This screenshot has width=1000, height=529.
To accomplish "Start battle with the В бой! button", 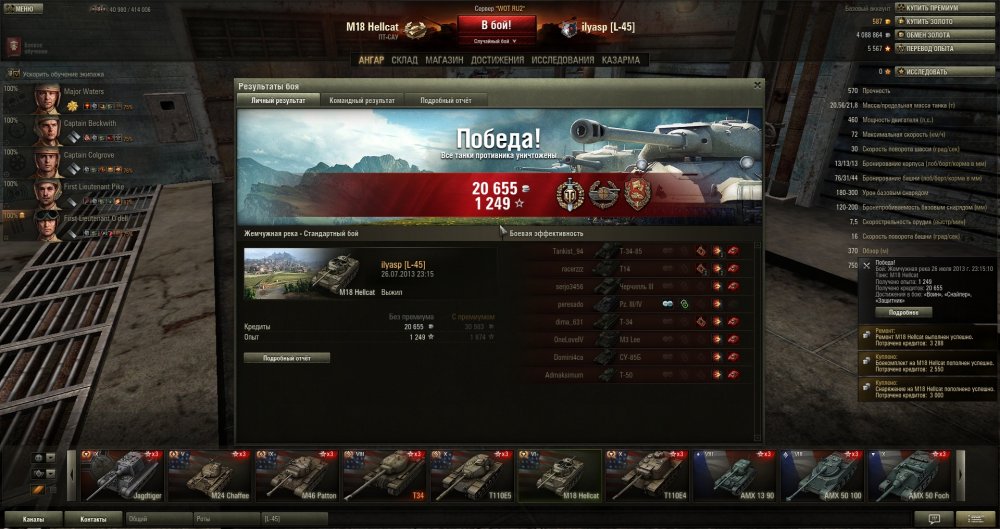I will [x=498, y=25].
